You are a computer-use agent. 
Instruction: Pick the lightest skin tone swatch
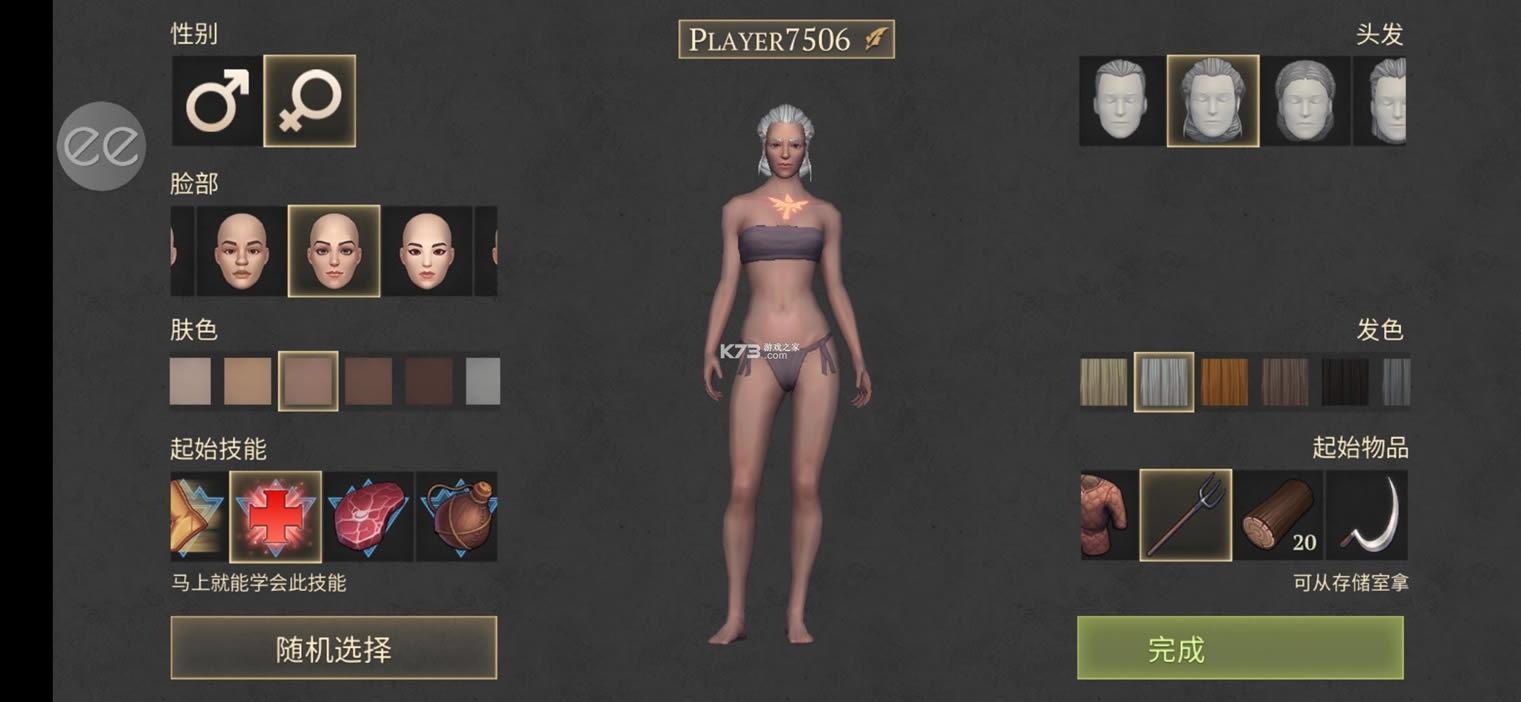point(190,381)
